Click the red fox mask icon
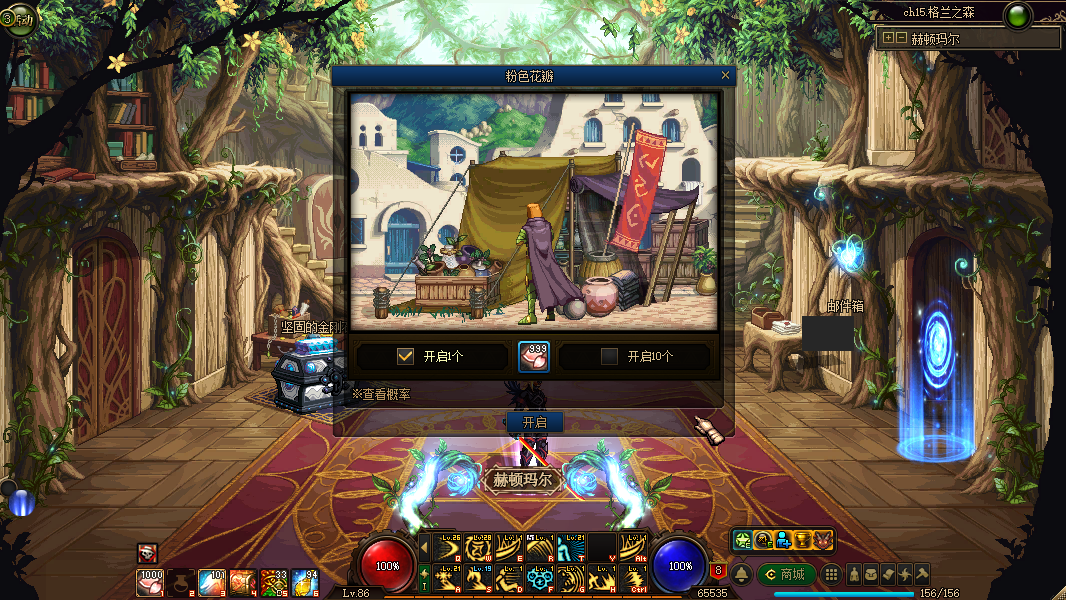 tap(823, 540)
